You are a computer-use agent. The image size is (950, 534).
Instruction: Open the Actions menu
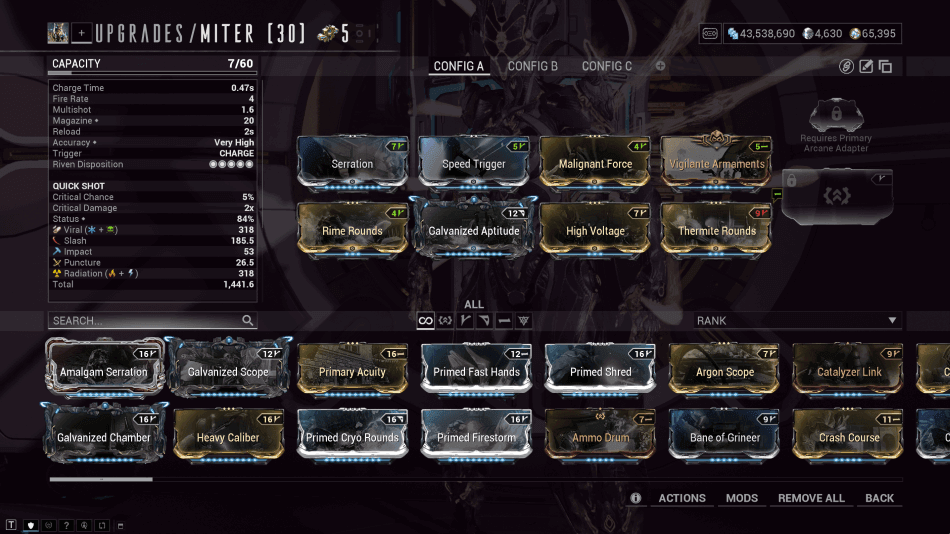pos(682,498)
